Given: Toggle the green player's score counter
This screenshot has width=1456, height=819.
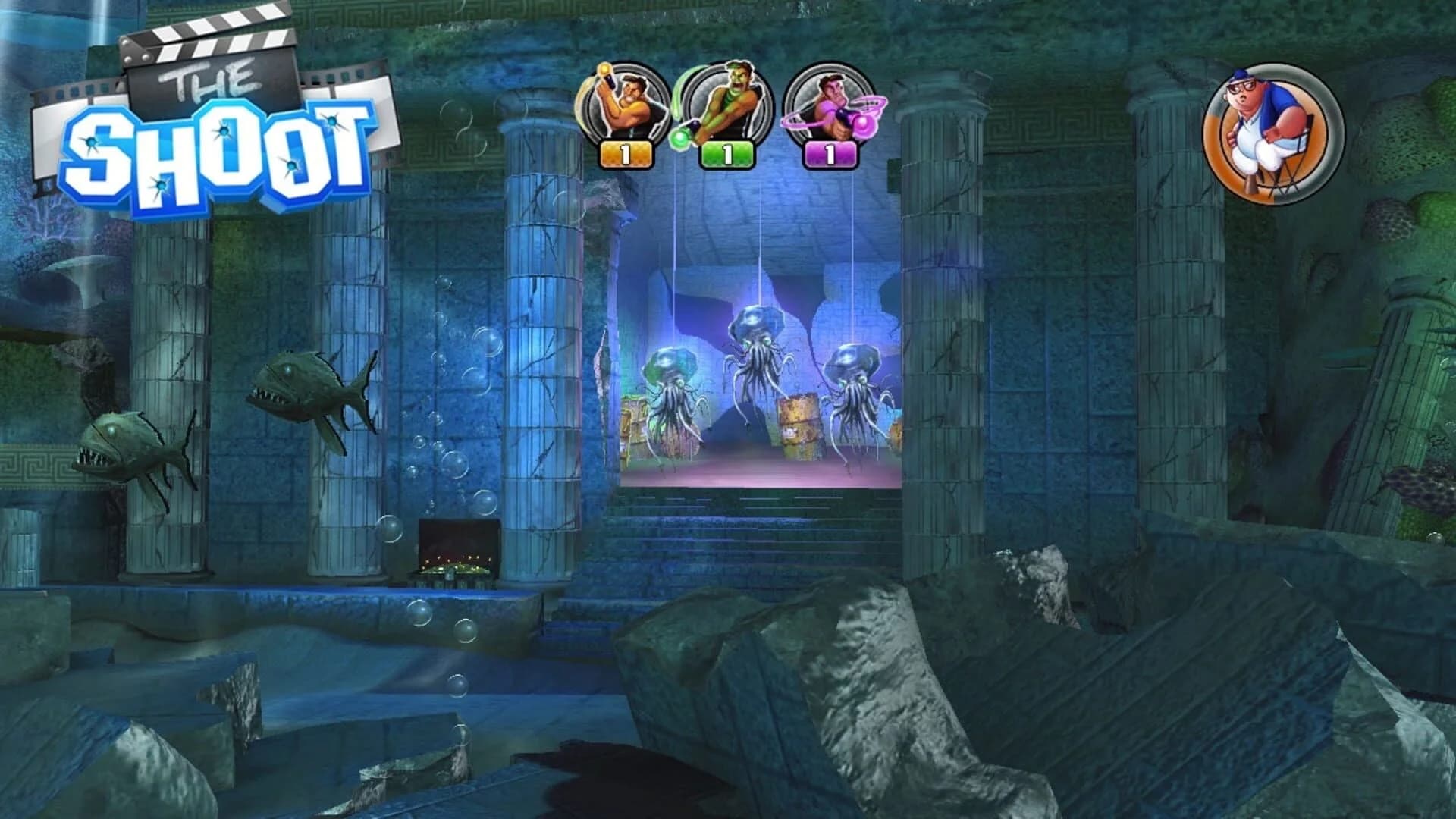Looking at the screenshot, I should pyautogui.click(x=726, y=154).
